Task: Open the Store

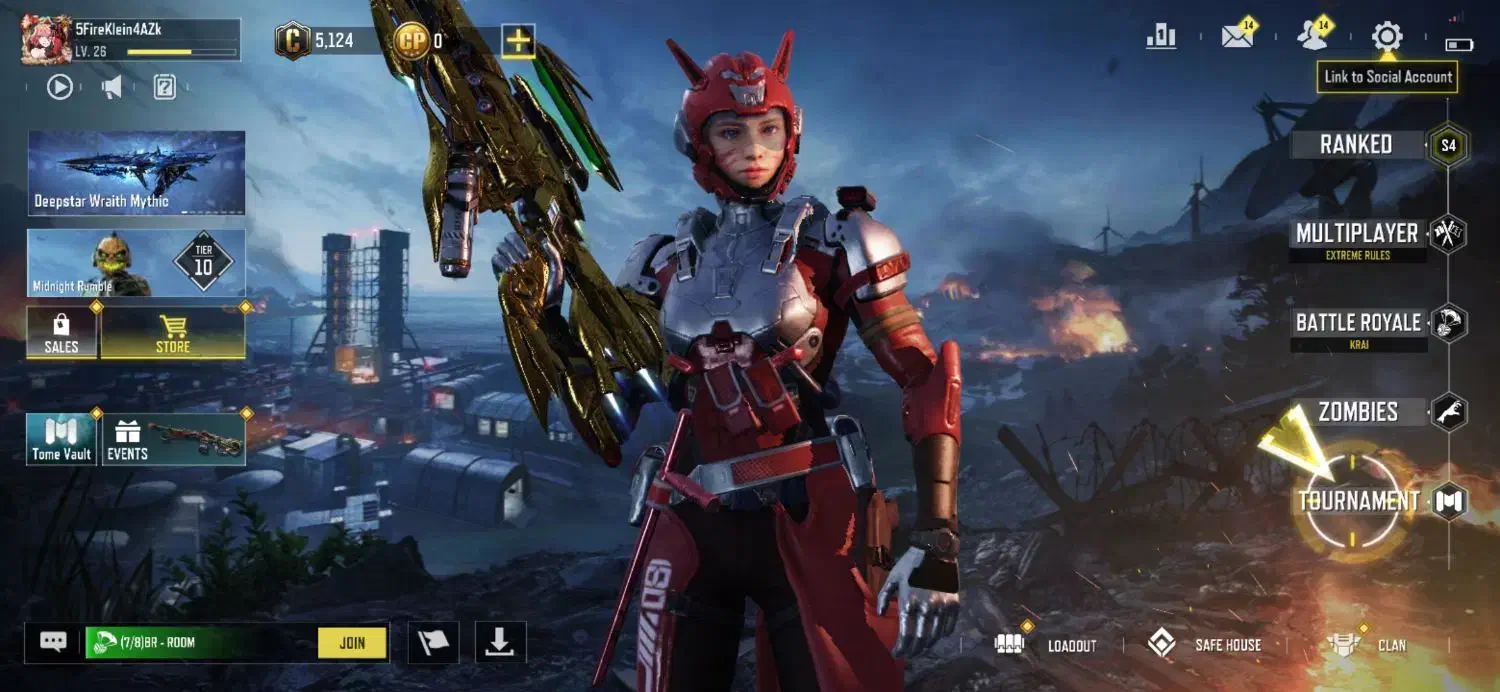Action: [173, 332]
